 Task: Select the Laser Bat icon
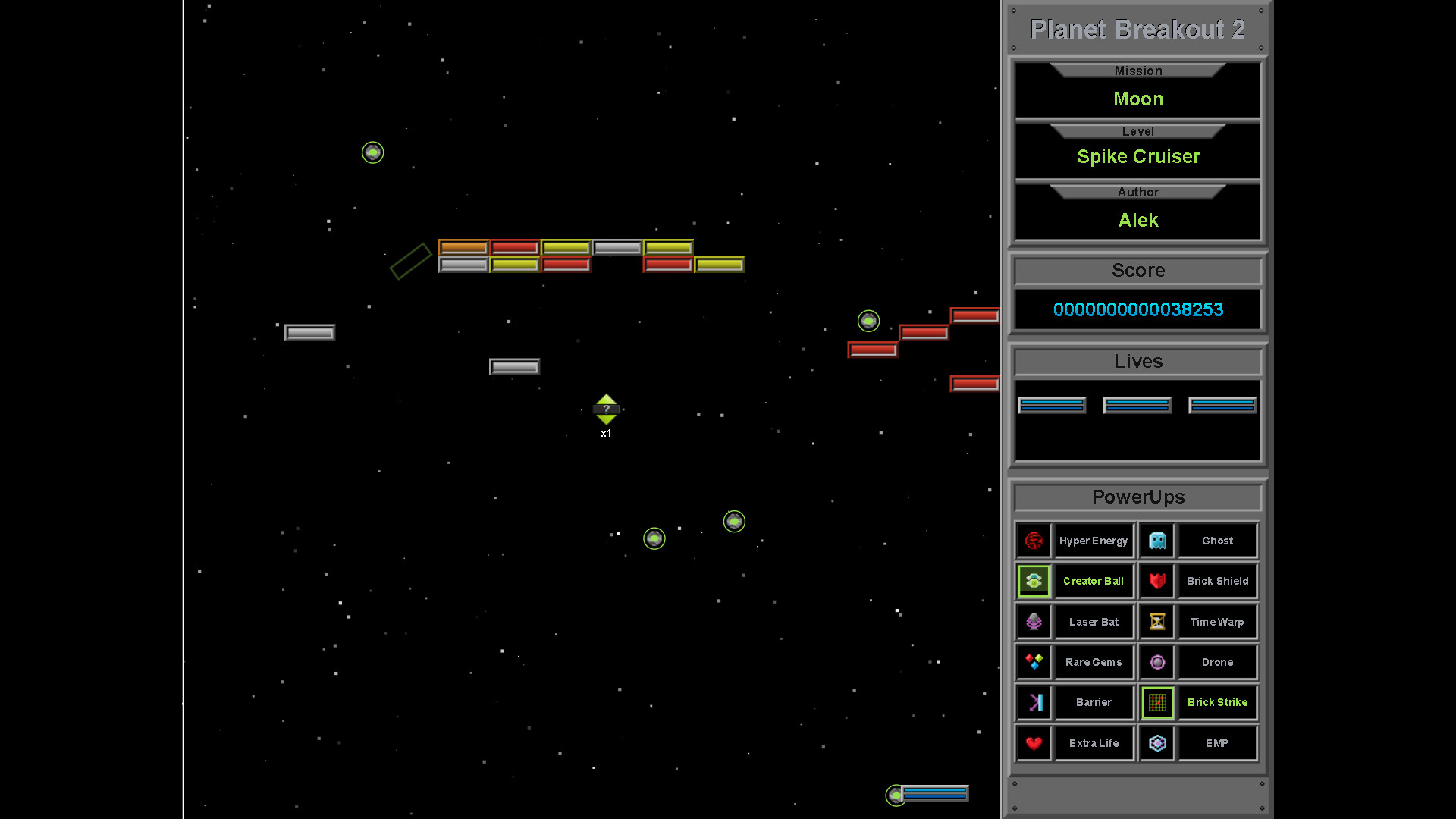point(1034,621)
